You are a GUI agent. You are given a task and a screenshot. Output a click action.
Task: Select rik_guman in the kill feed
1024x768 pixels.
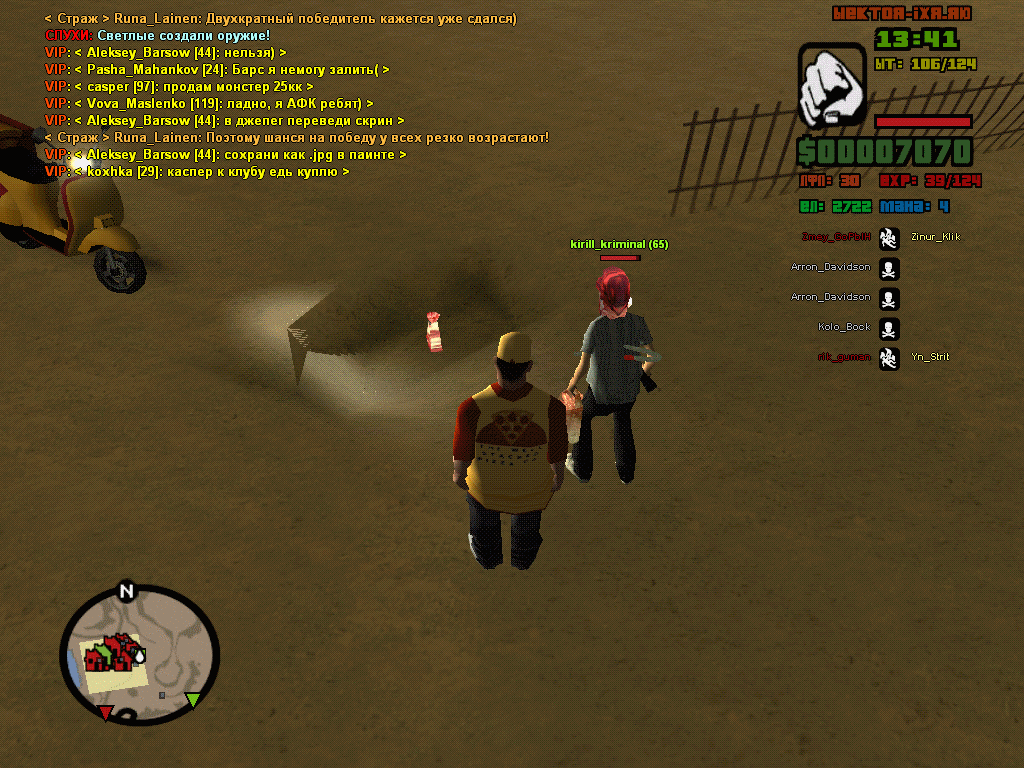point(843,357)
